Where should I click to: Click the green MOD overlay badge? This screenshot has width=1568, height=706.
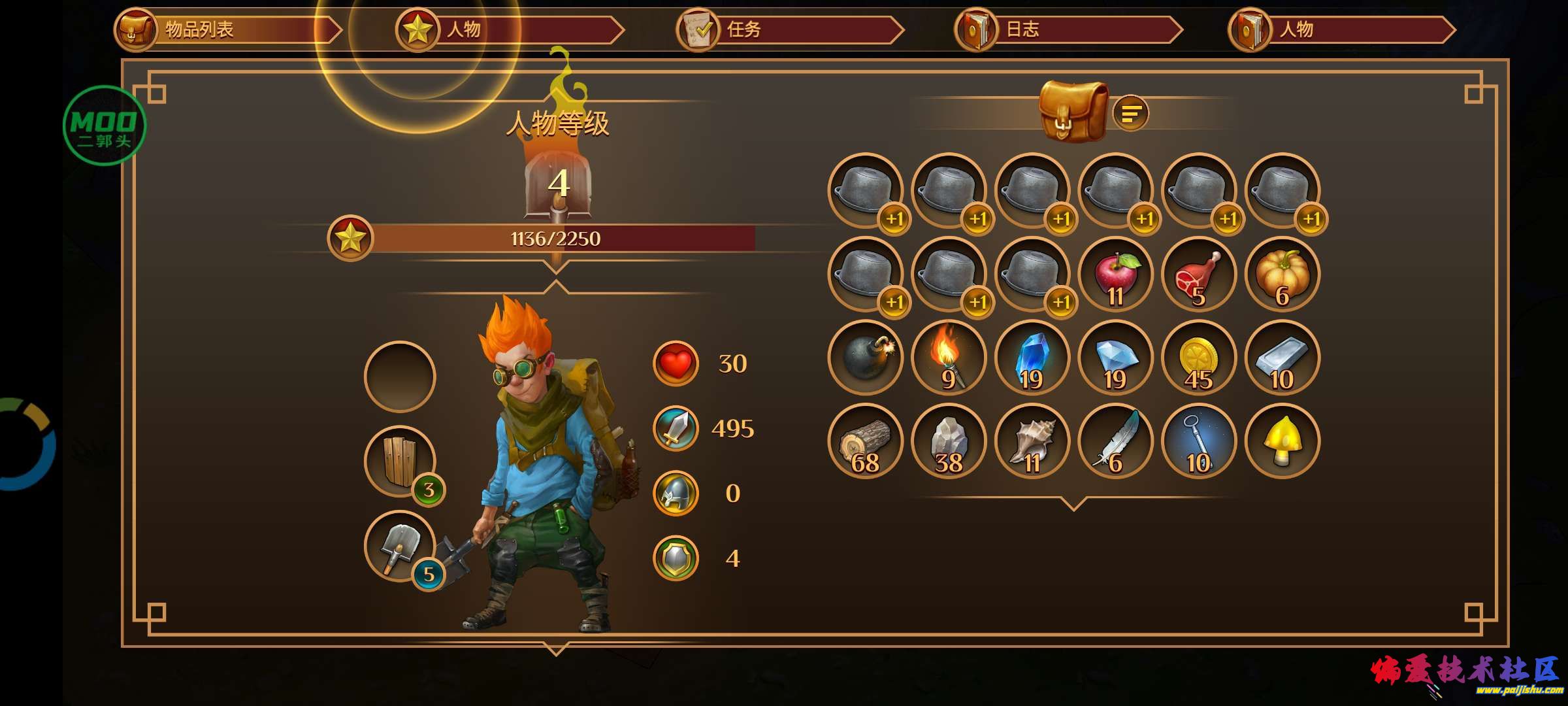(x=104, y=126)
